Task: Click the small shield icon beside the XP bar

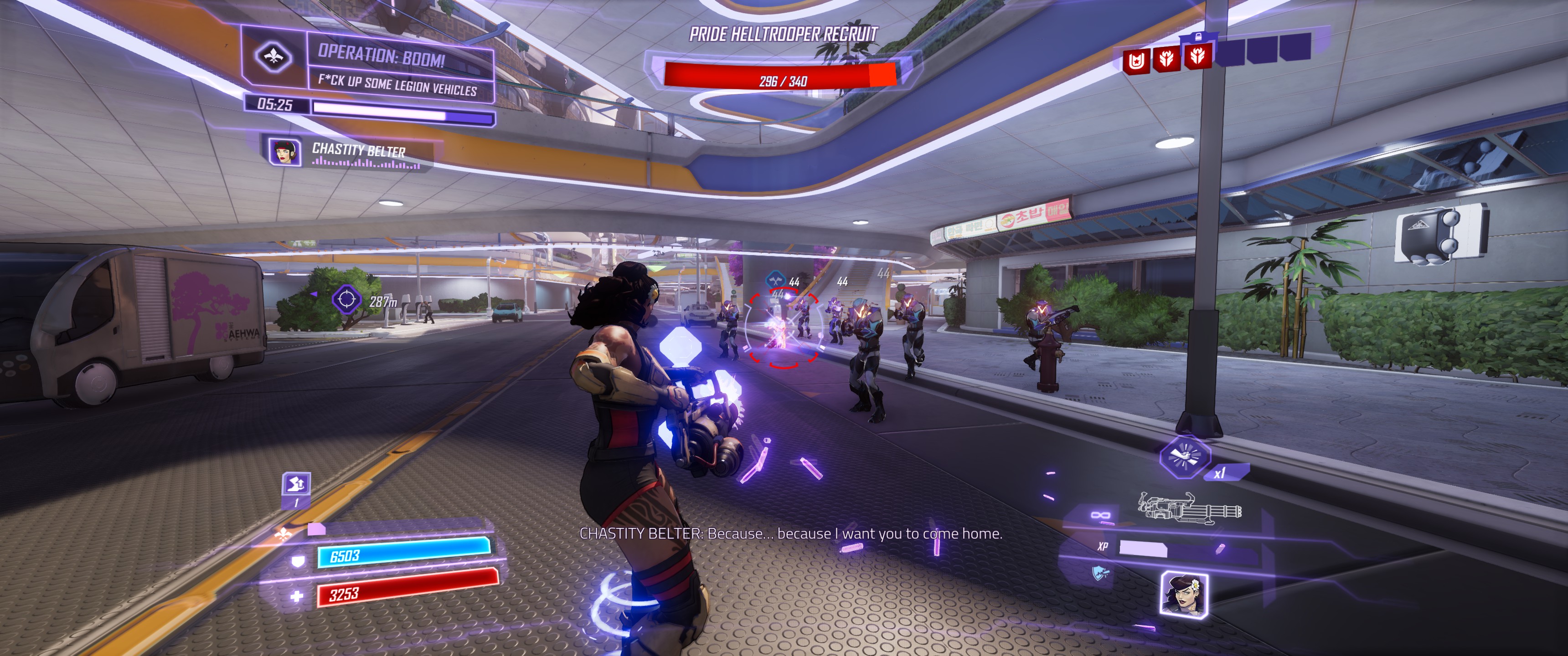Action: [x=1099, y=573]
